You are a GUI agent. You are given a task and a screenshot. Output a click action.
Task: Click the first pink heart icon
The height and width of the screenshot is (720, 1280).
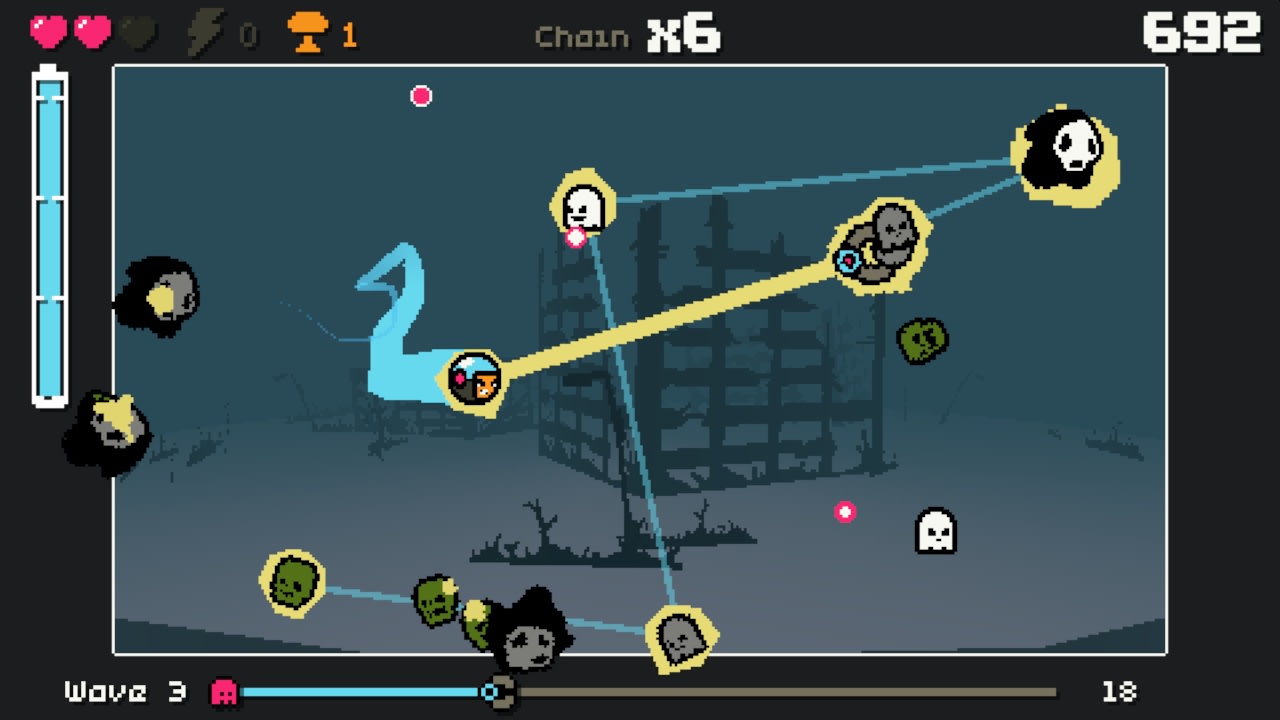click(48, 30)
